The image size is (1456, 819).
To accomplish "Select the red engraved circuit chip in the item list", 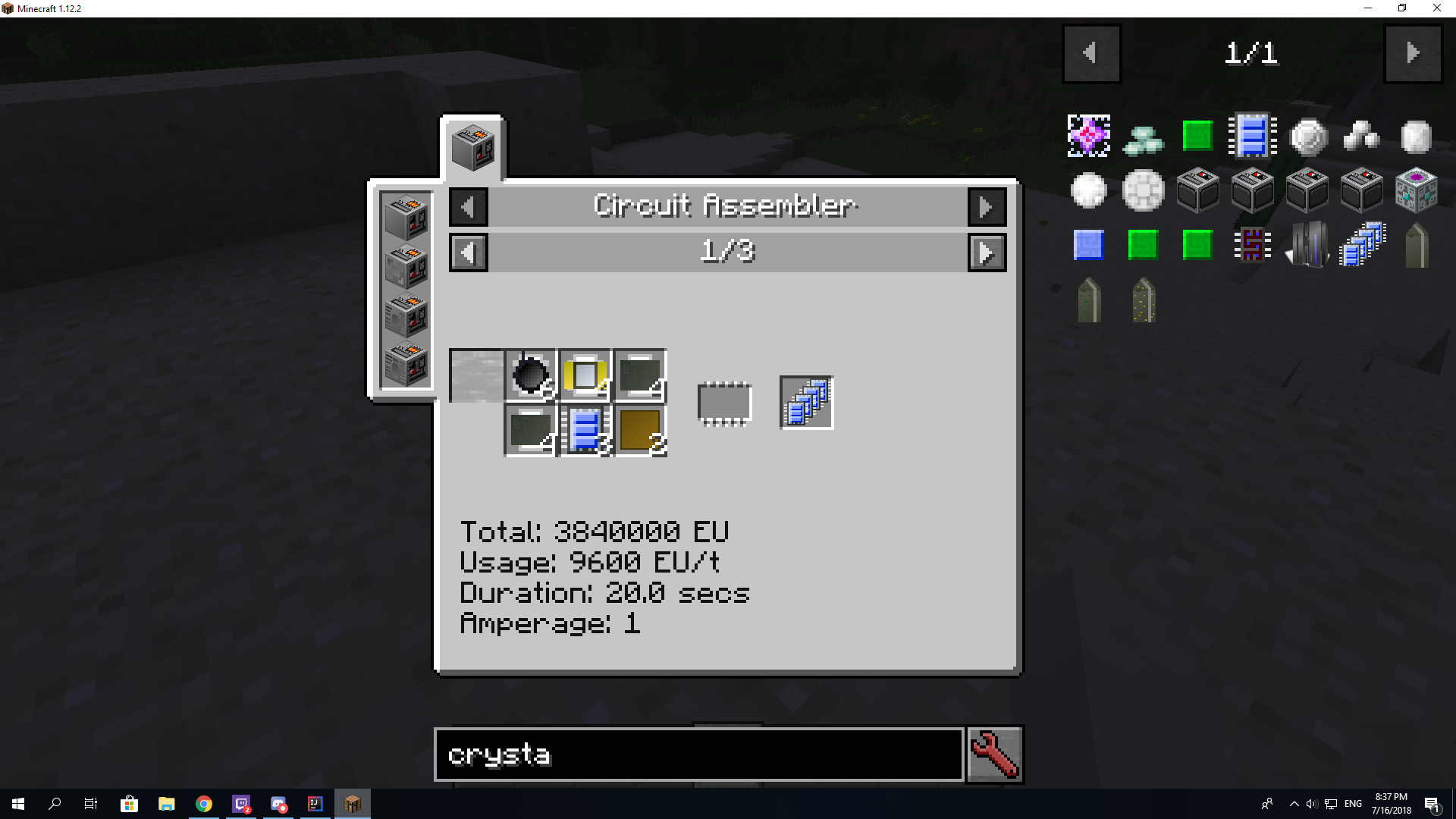I will point(1251,244).
